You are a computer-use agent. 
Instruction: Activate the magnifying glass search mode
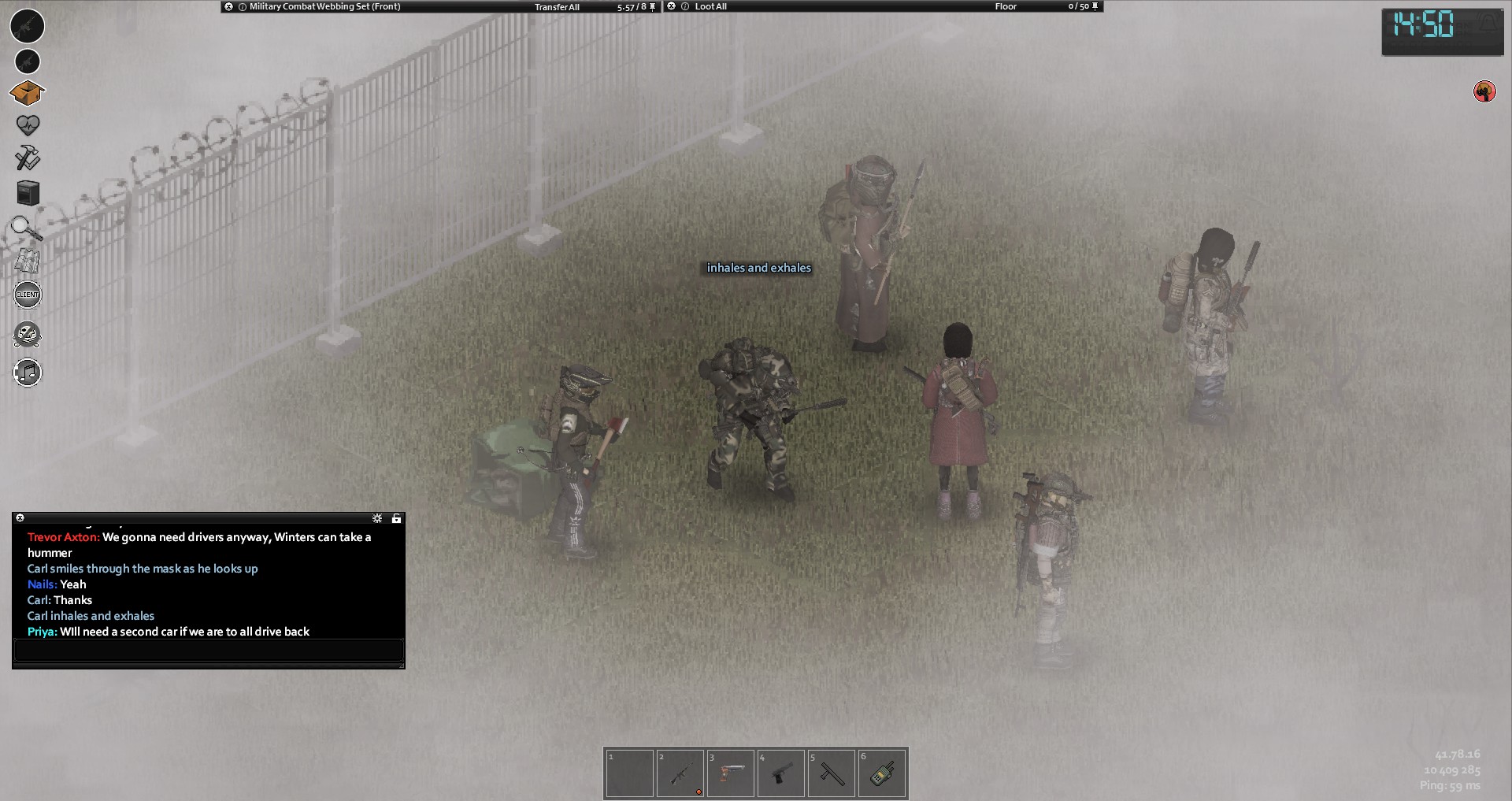click(x=26, y=228)
